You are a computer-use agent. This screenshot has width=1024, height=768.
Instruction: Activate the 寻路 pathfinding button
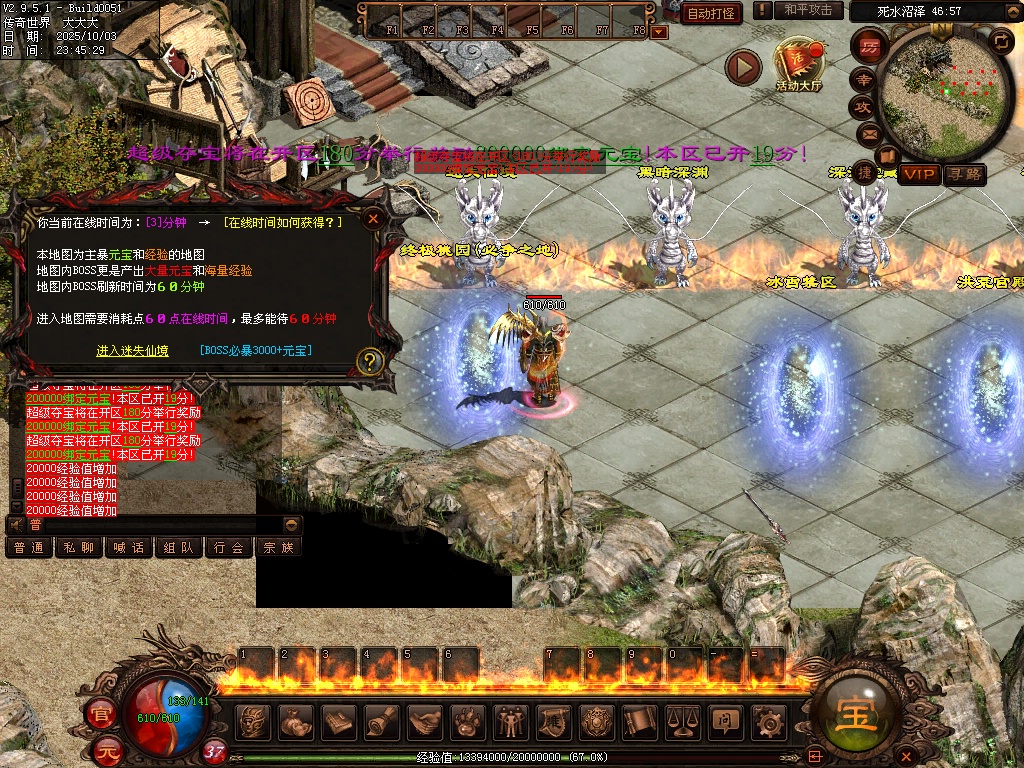pyautogui.click(x=965, y=175)
